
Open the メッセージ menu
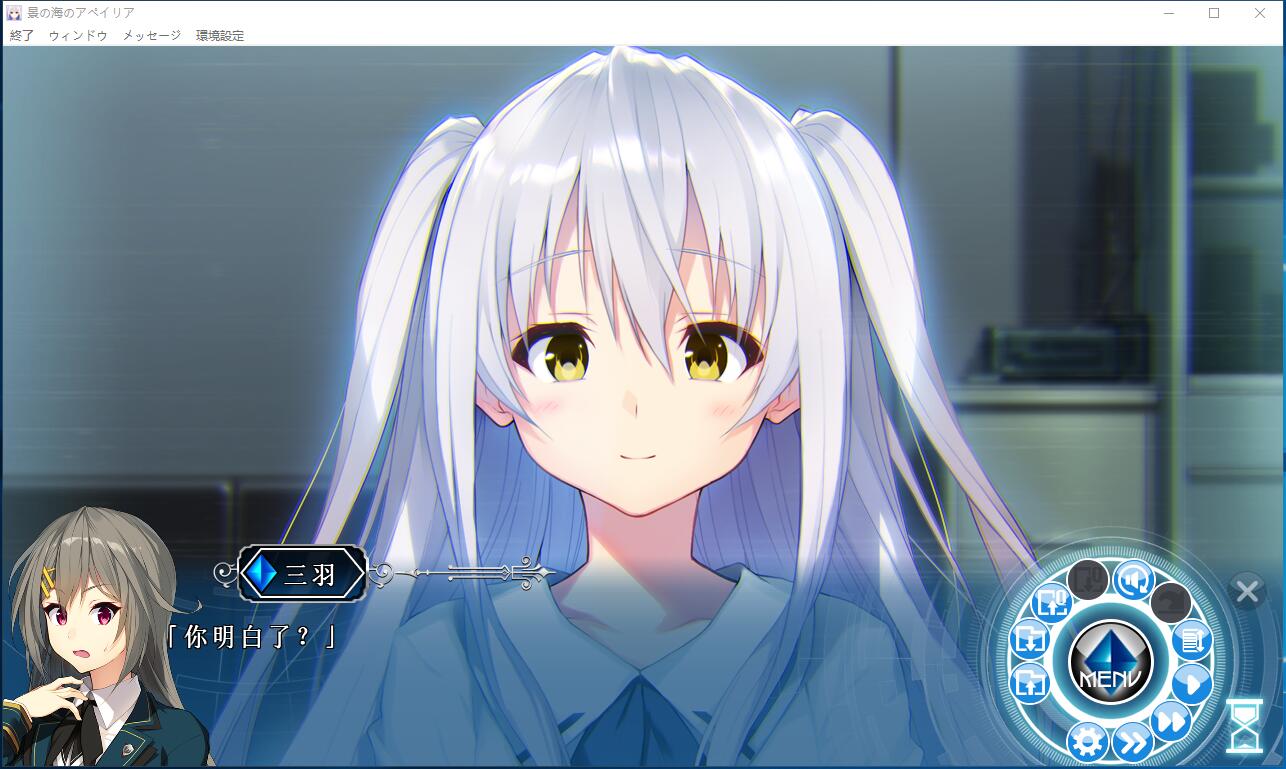(152, 35)
